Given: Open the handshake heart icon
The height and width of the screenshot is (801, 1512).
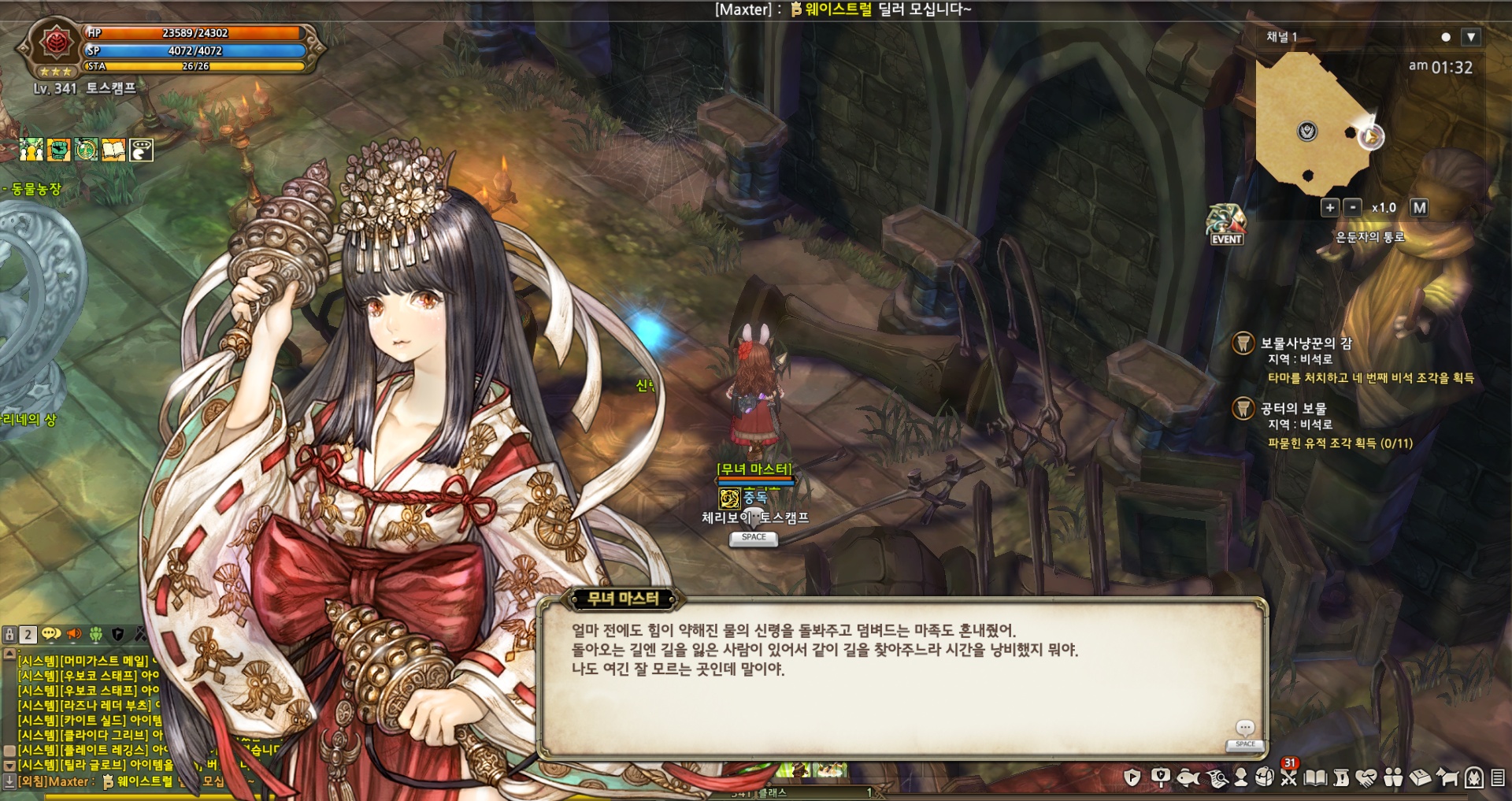Looking at the screenshot, I should coord(1367,778).
